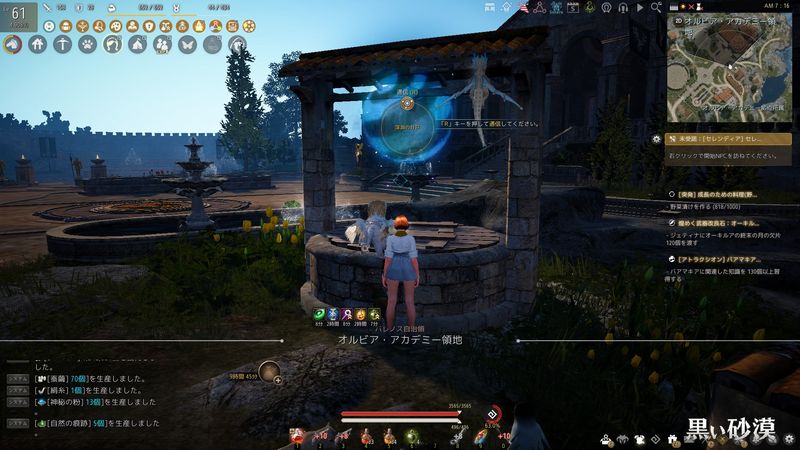Click the round gathering button with plus sign
Viewport: 800px width, 450px height.
[269, 373]
